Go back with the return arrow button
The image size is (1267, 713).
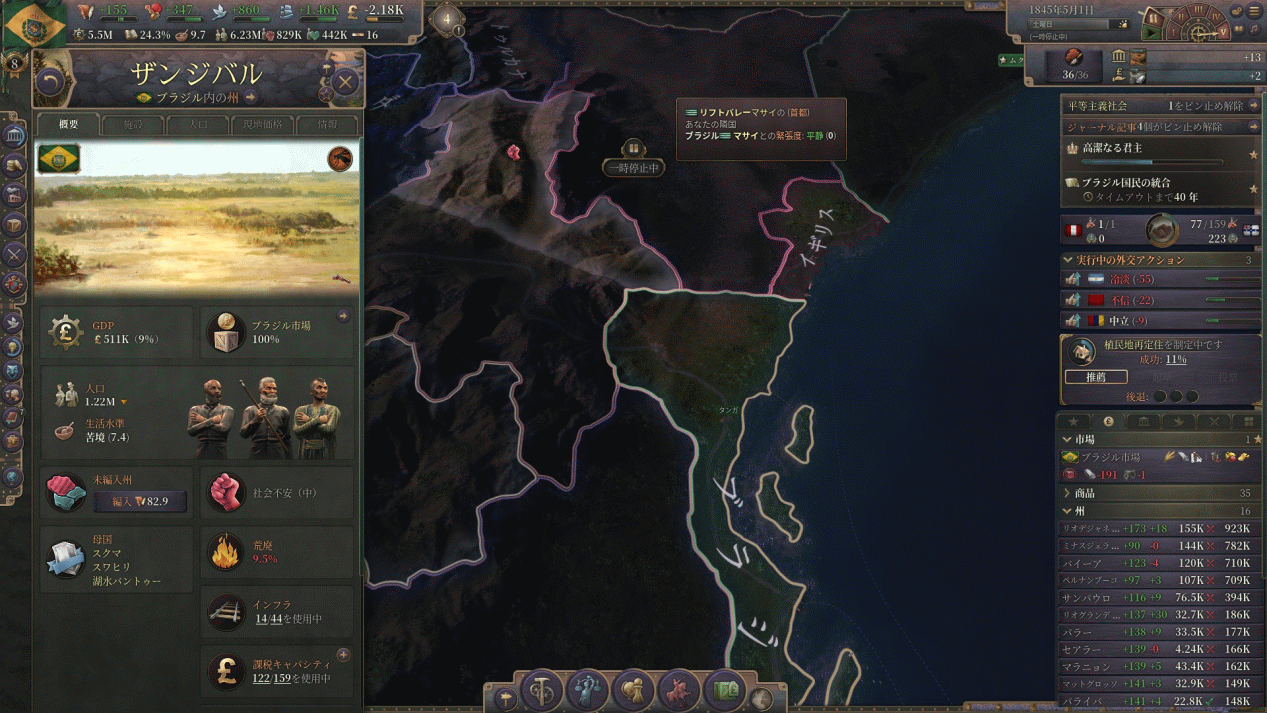tap(49, 82)
